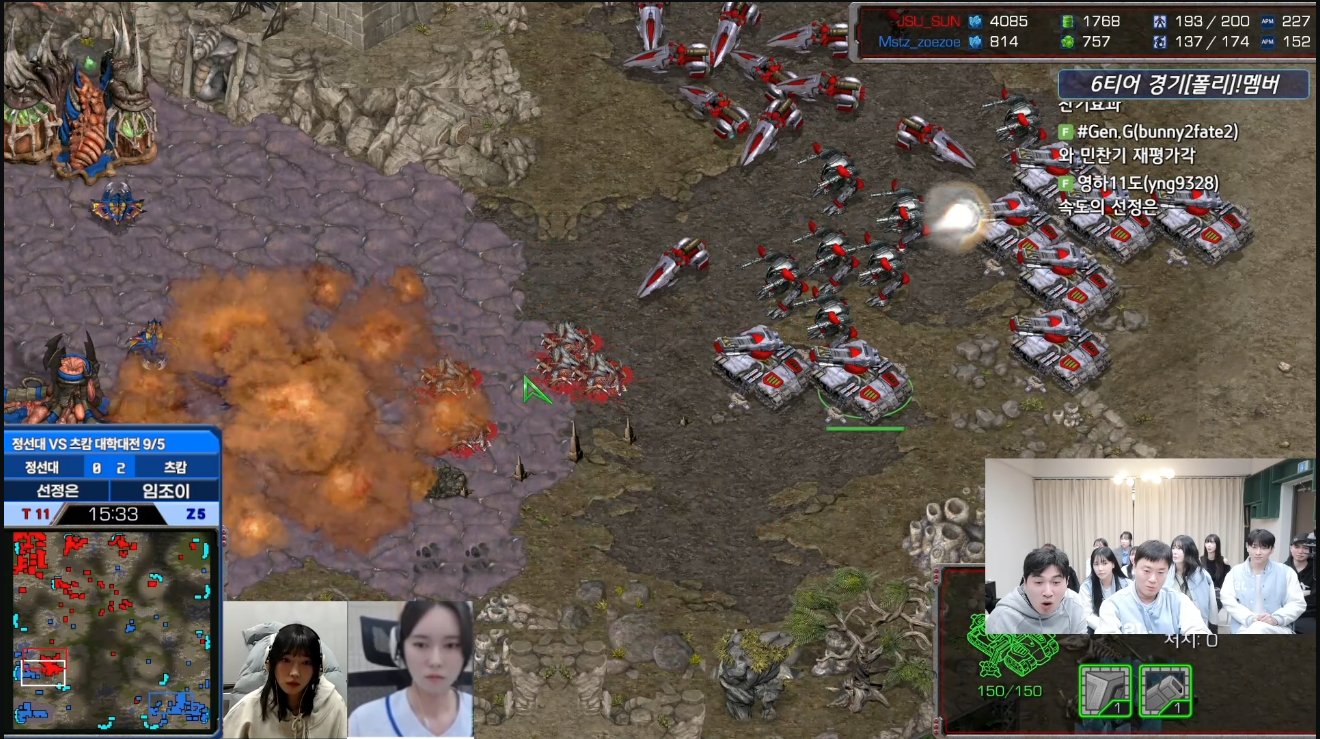Click the minimap in the corner
Viewport: 1320px width, 739px height.
[x=112, y=629]
